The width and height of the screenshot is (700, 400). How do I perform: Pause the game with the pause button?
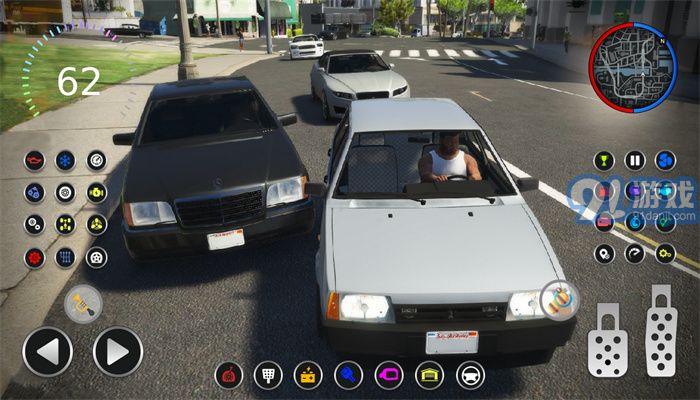[635, 160]
